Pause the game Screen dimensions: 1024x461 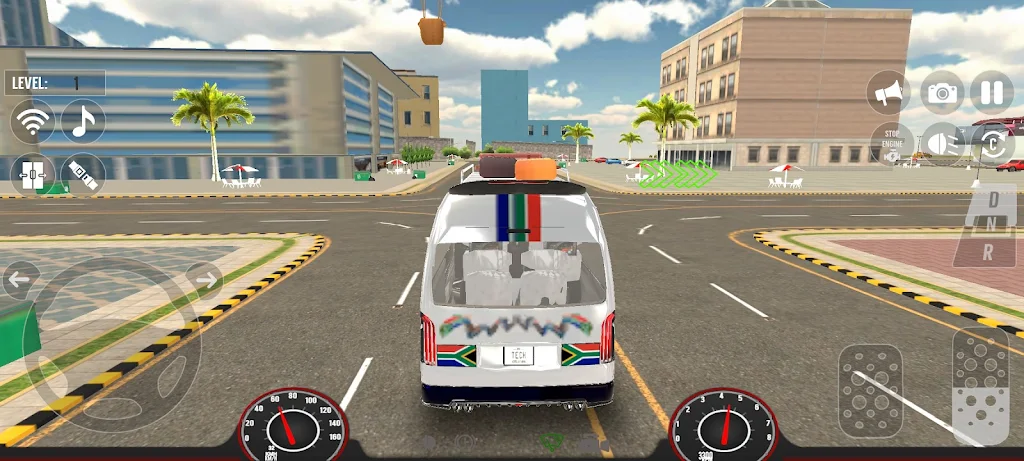click(992, 93)
